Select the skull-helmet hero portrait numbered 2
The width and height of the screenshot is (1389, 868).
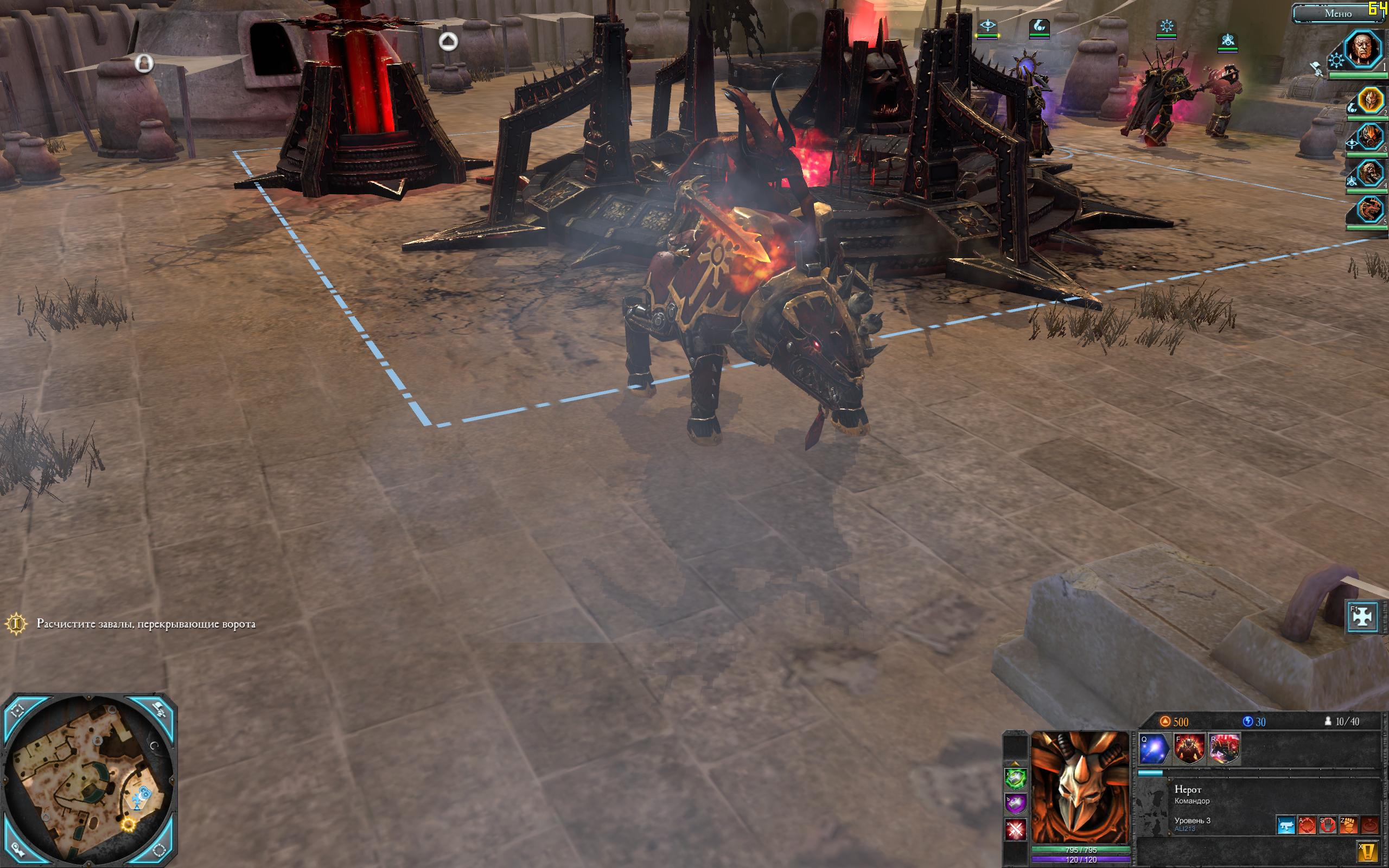click(x=1369, y=101)
